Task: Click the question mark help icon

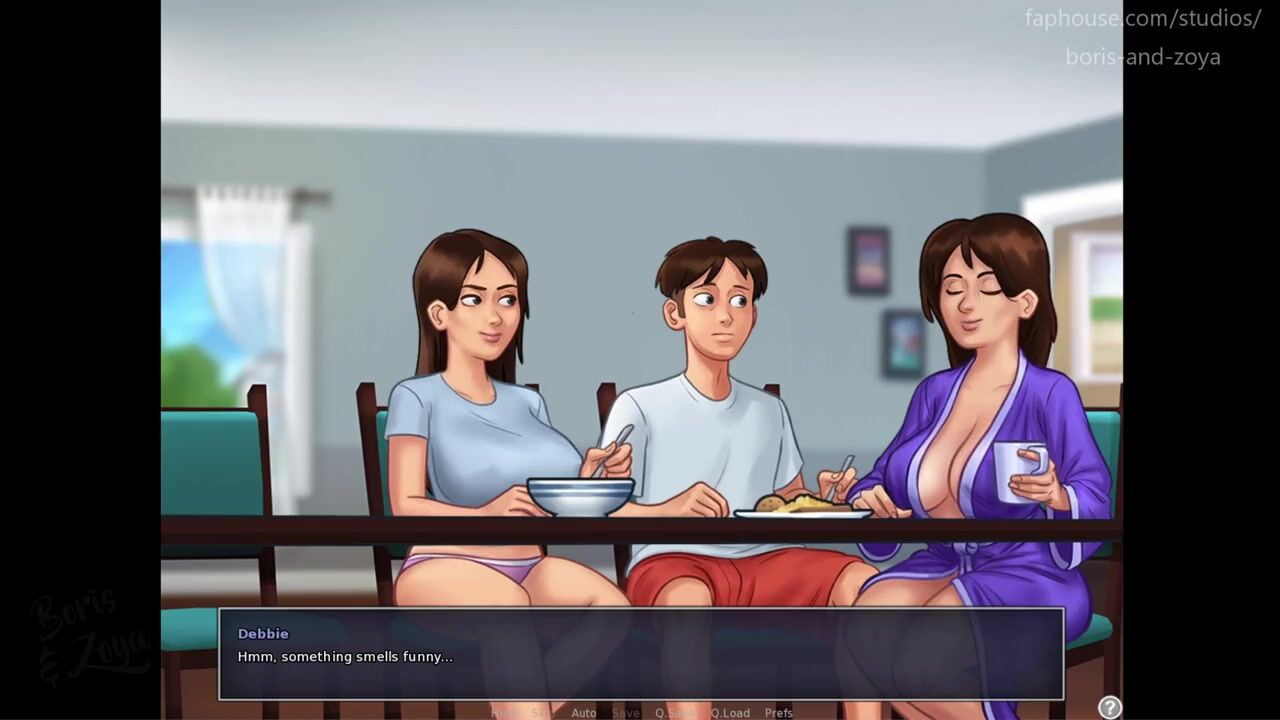Action: tap(1109, 708)
